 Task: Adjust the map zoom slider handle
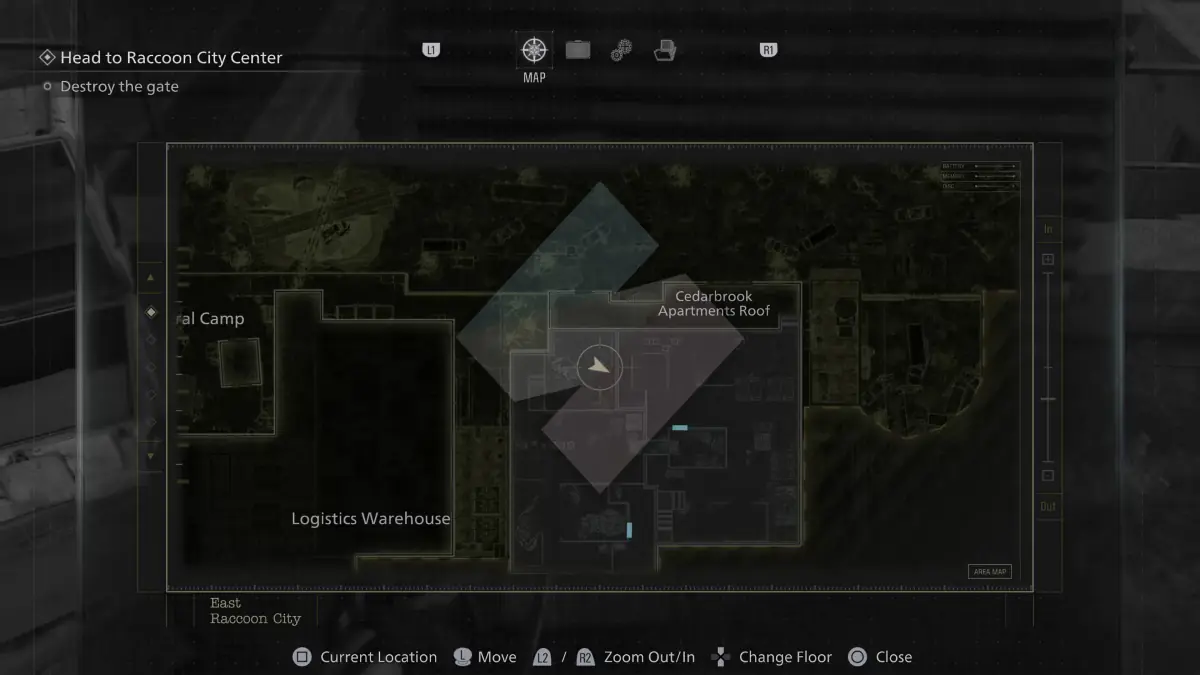coord(1048,399)
